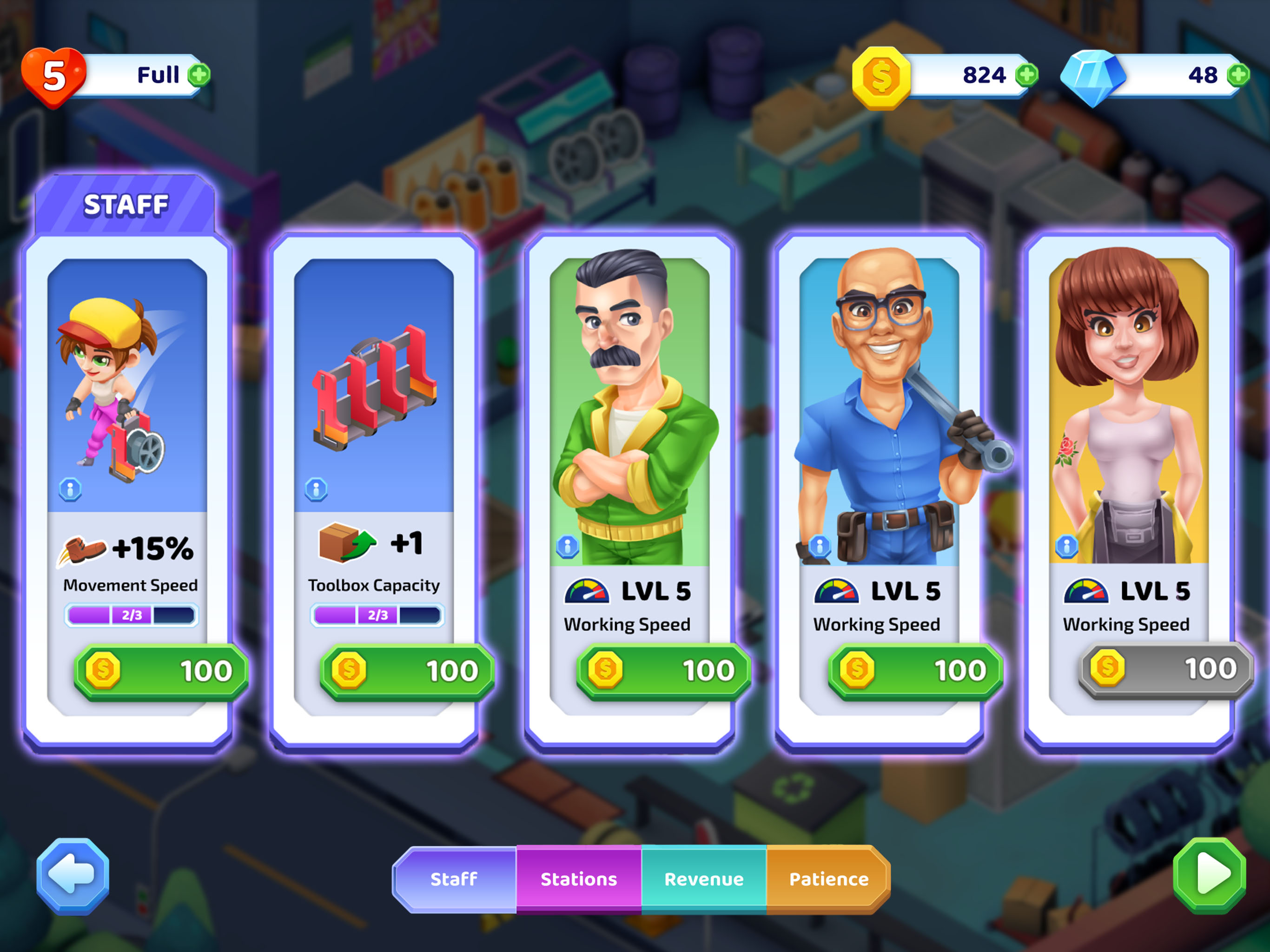The height and width of the screenshot is (952, 1270).
Task: Switch to the Stations tab
Action: click(578, 879)
